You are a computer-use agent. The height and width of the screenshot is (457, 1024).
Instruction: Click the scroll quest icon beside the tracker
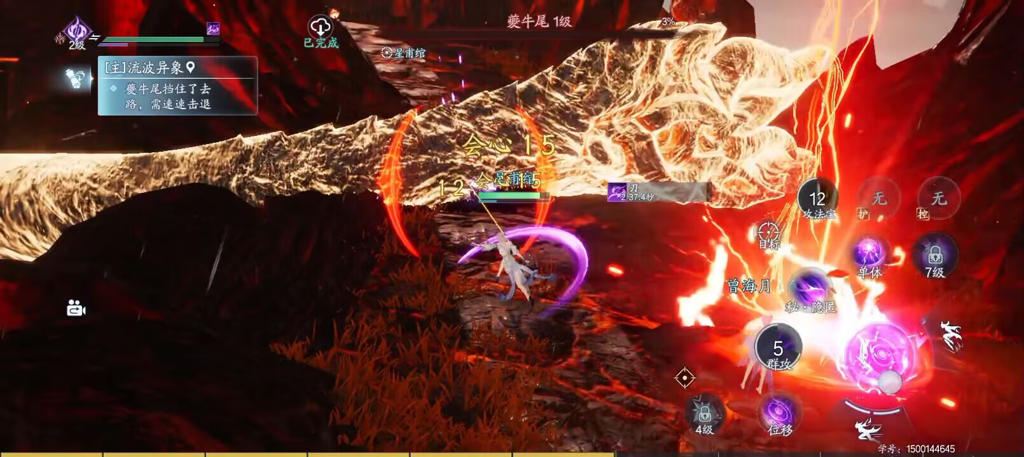[75, 77]
